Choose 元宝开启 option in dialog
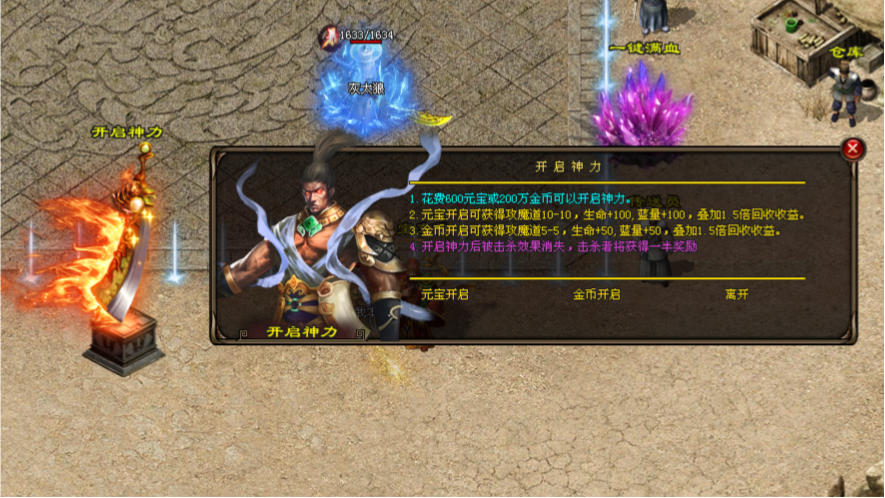The image size is (885, 498). pos(444,294)
